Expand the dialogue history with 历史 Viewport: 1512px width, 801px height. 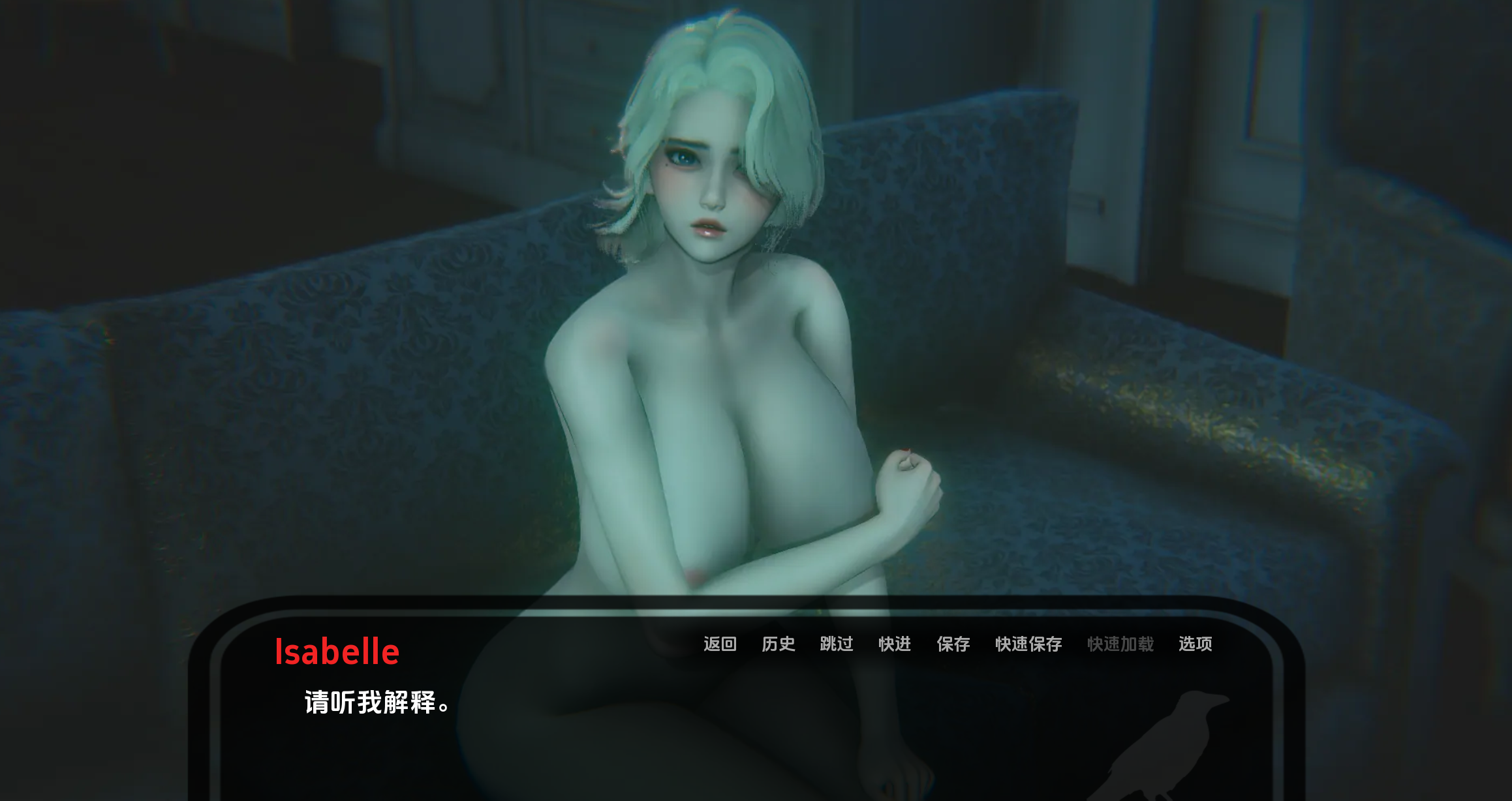coord(778,645)
